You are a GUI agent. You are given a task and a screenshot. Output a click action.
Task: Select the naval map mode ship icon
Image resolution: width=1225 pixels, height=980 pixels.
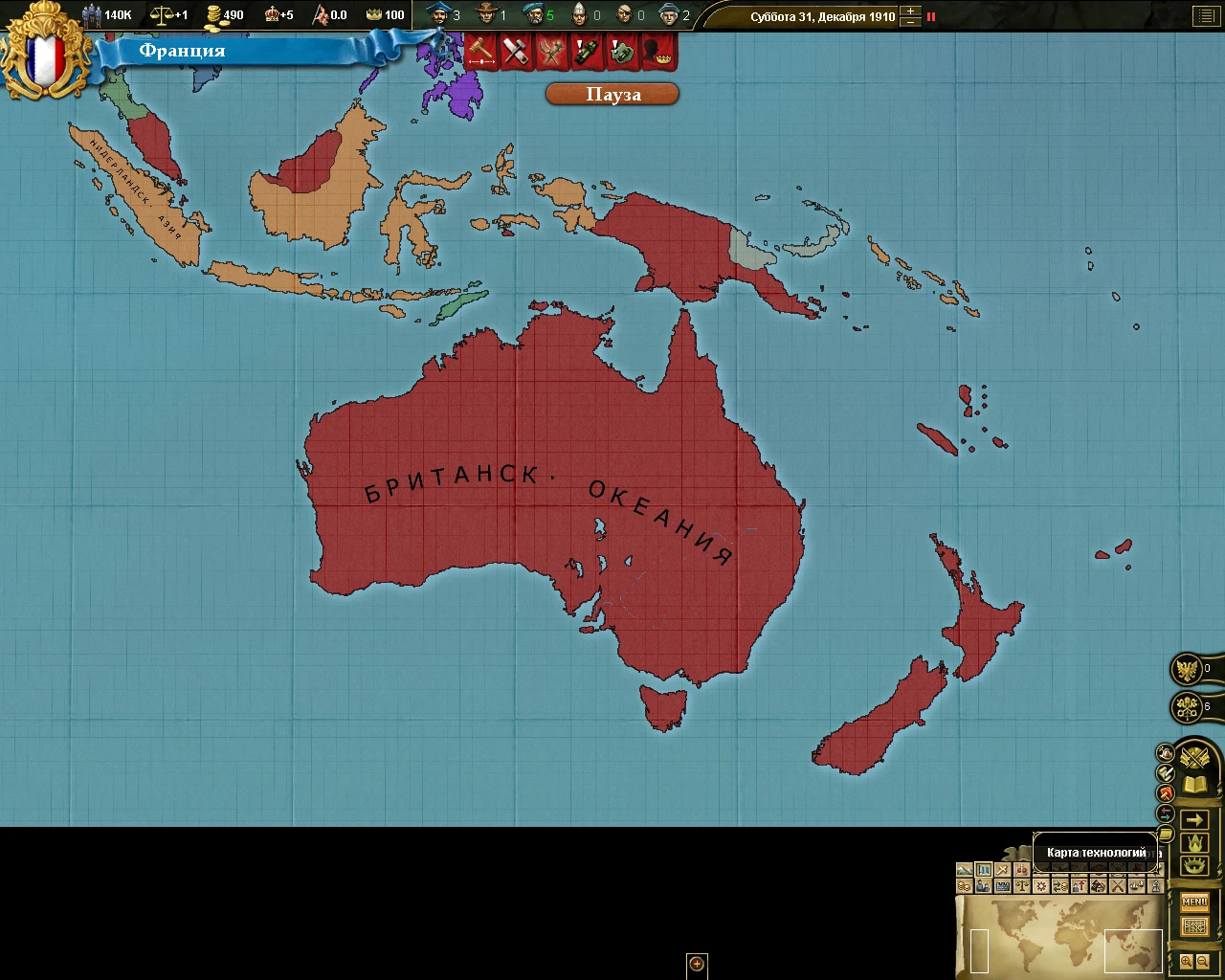(1137, 886)
